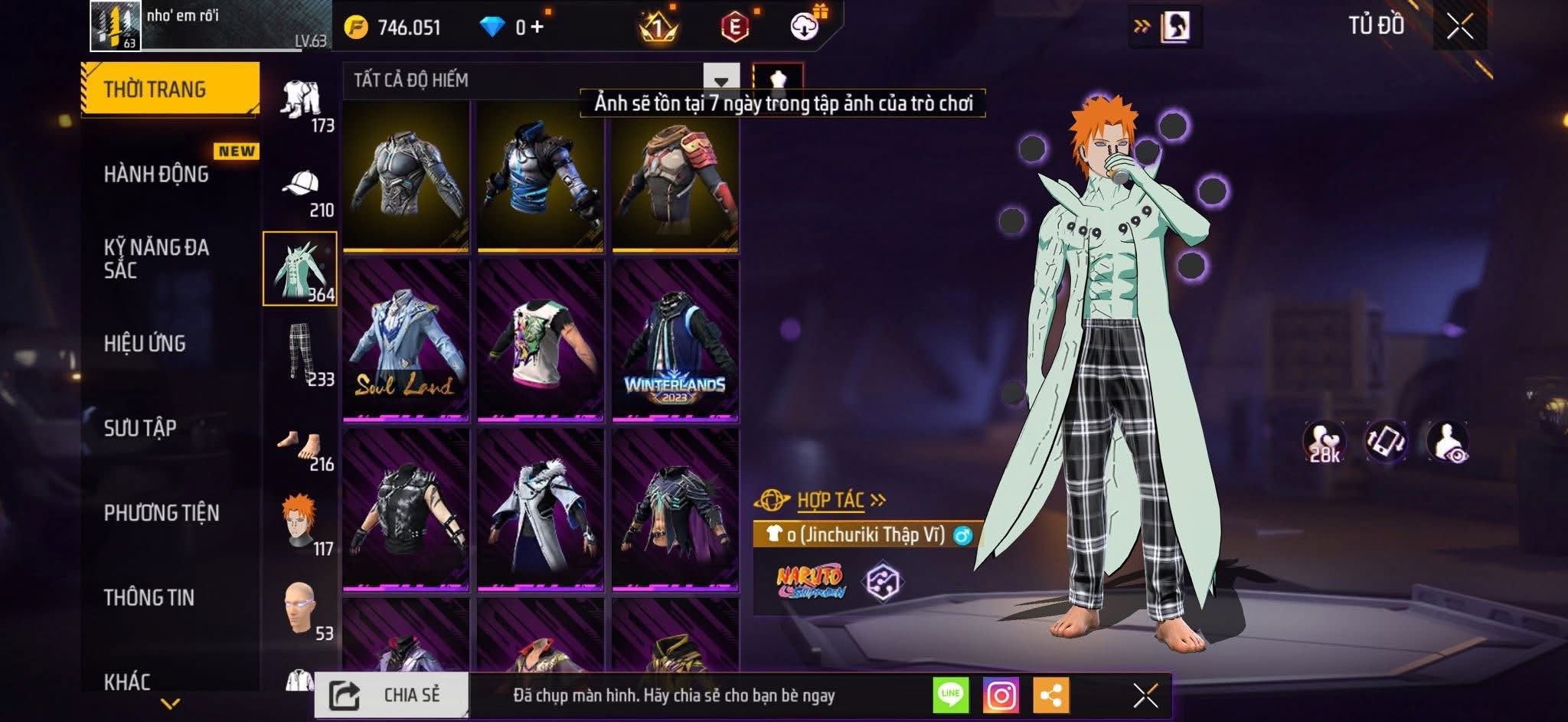Open the Tất Cả Độ Hiếm dropdown
This screenshot has height=722, width=1568.
[x=720, y=80]
